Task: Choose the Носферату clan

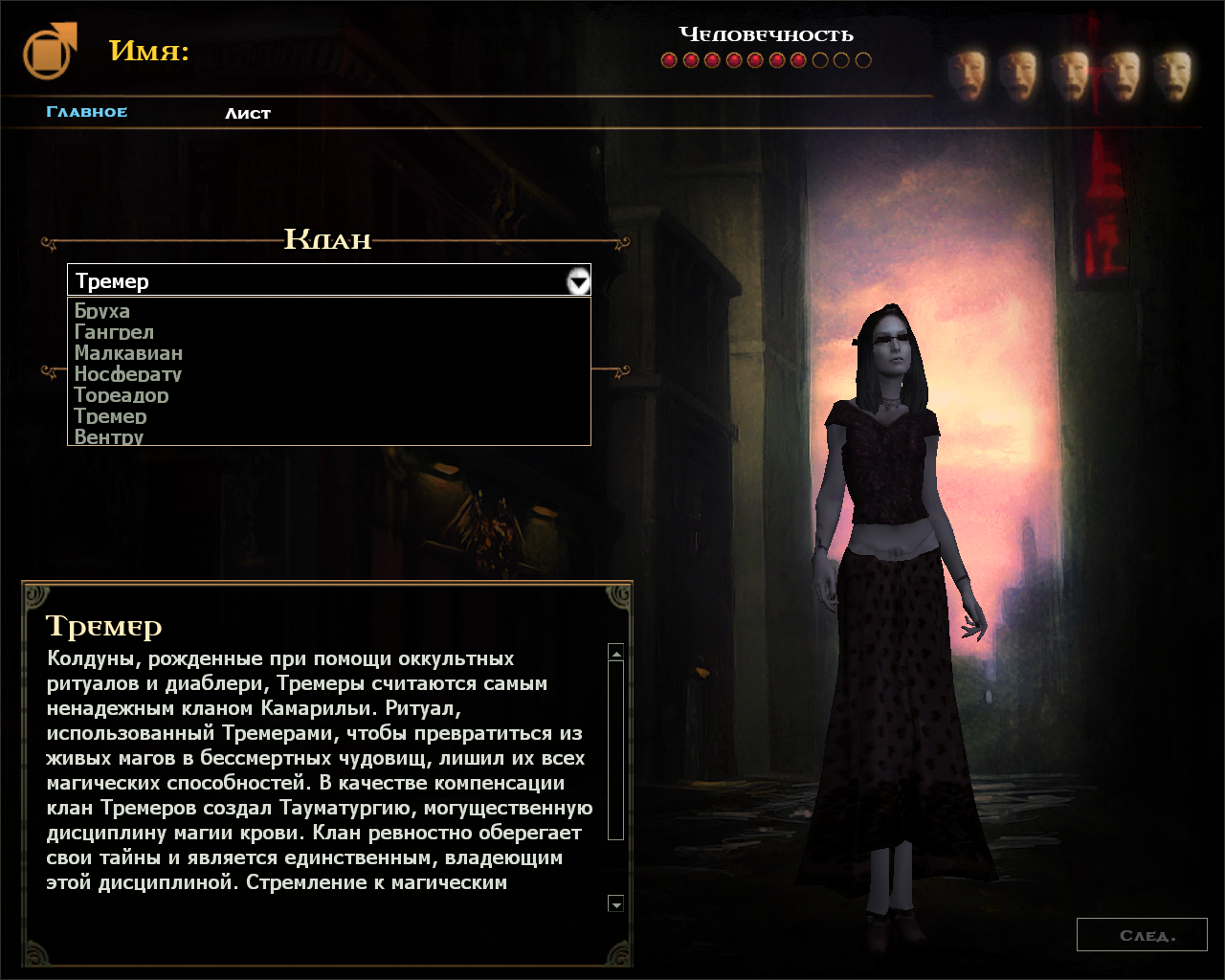Action: coord(128,374)
